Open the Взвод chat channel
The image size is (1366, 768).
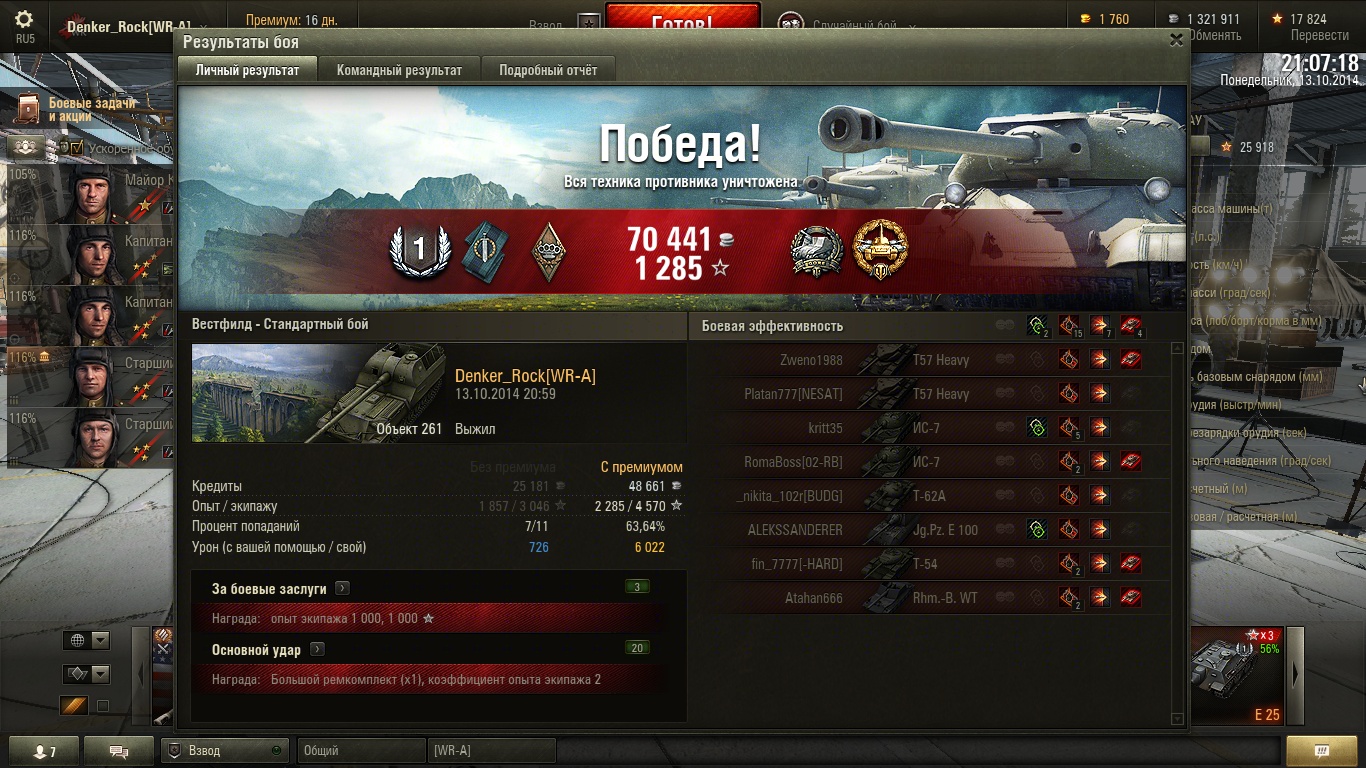click(x=224, y=751)
